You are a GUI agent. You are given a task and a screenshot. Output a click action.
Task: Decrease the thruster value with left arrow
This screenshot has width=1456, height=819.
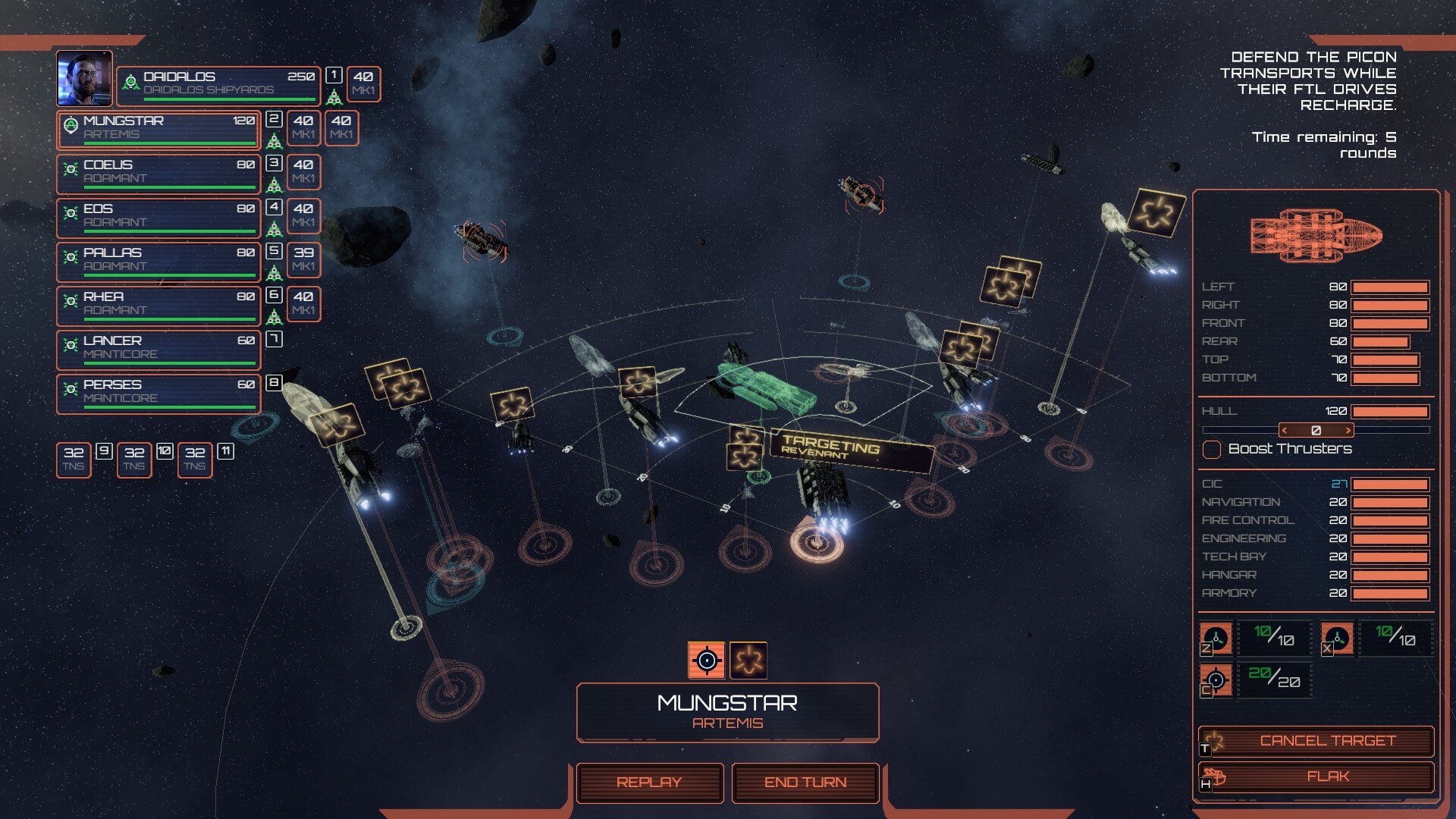pyautogui.click(x=1285, y=430)
